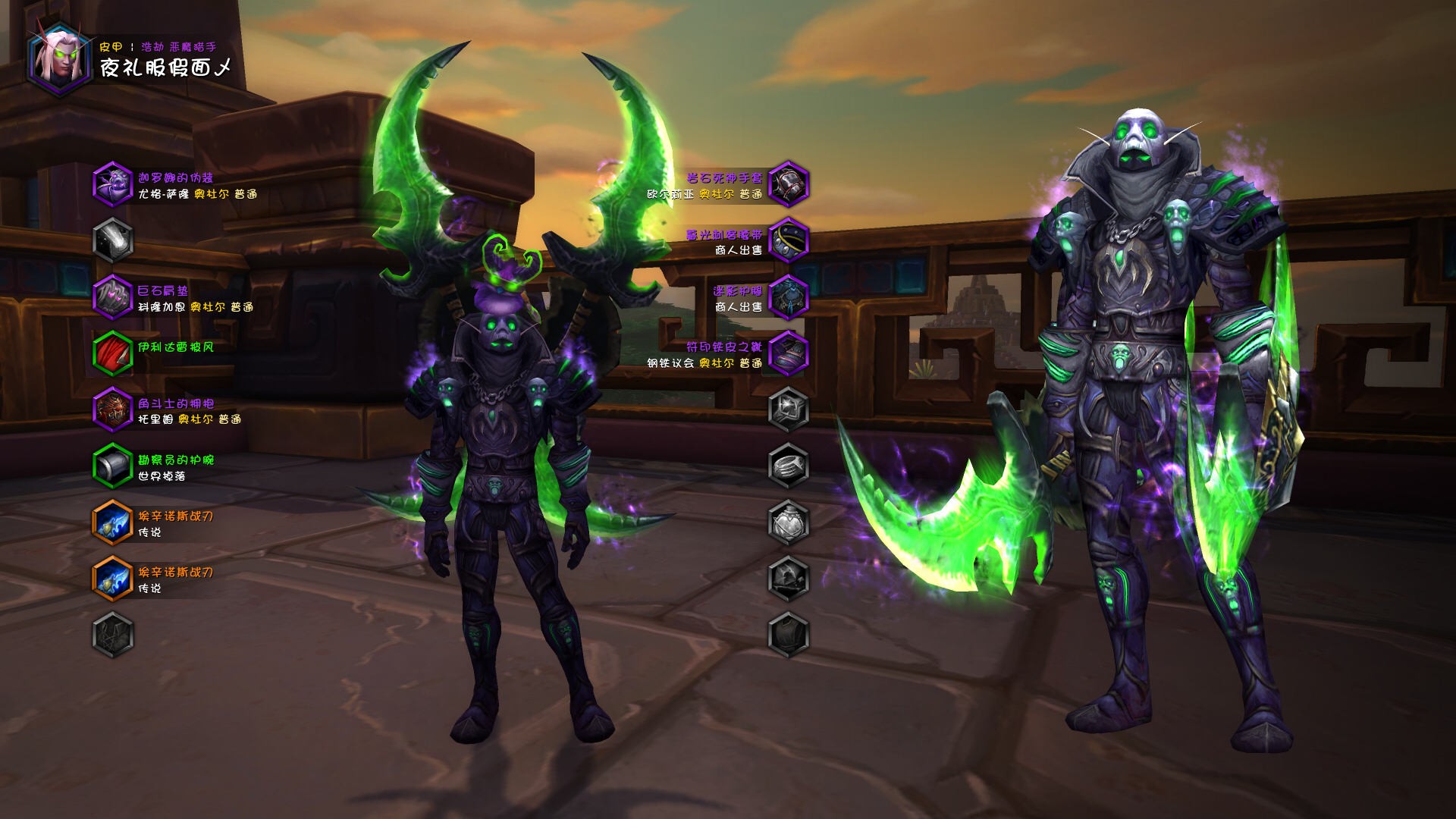This screenshot has height=819, width=1456.
Task: Click the 勘察员的护腕 wrist slot
Action: point(112,466)
